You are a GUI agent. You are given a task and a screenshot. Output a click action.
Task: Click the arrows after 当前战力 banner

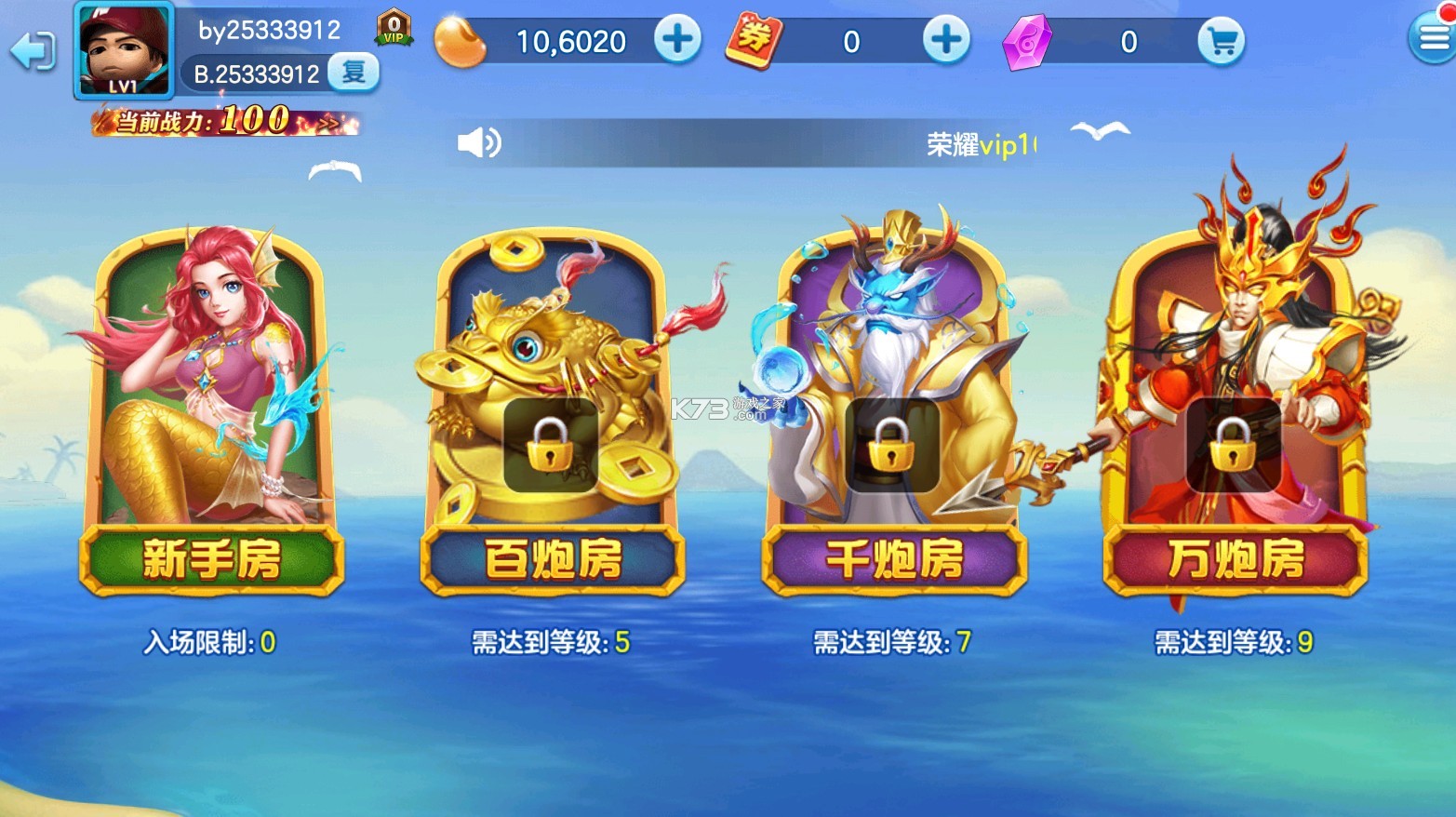[329, 121]
